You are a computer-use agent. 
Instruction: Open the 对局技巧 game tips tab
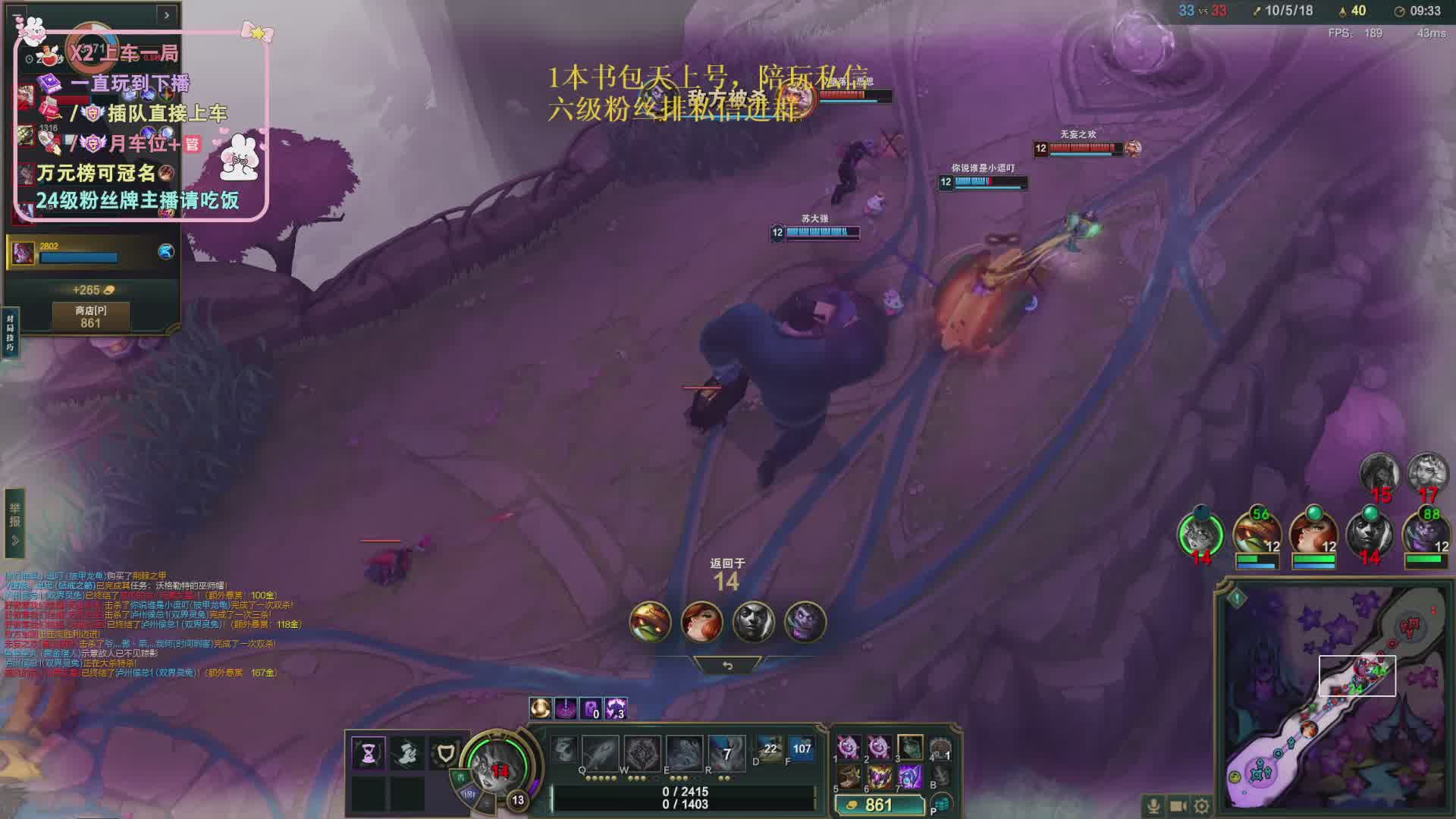pos(10,332)
